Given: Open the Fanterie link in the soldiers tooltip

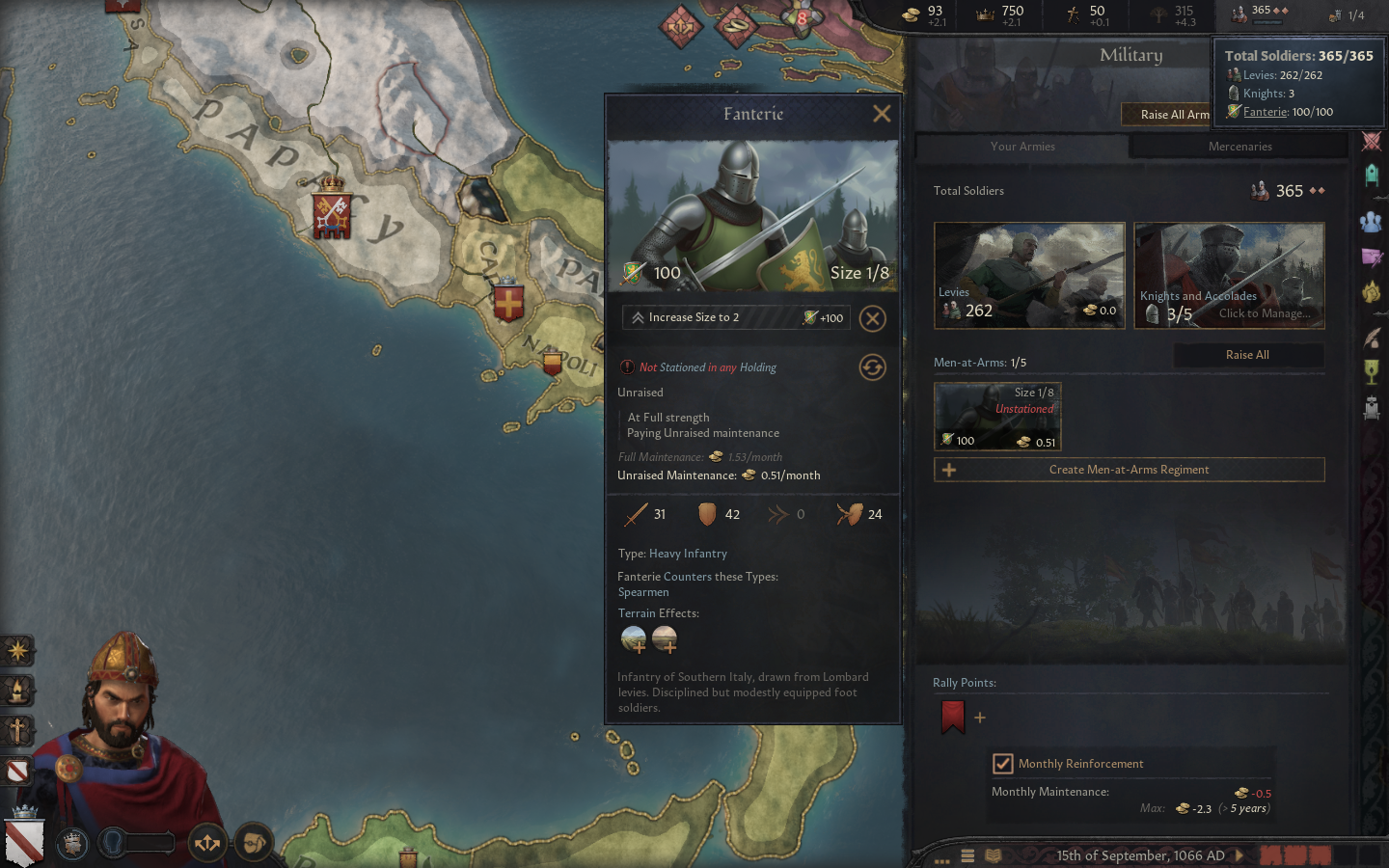Looking at the screenshot, I should tap(1265, 112).
